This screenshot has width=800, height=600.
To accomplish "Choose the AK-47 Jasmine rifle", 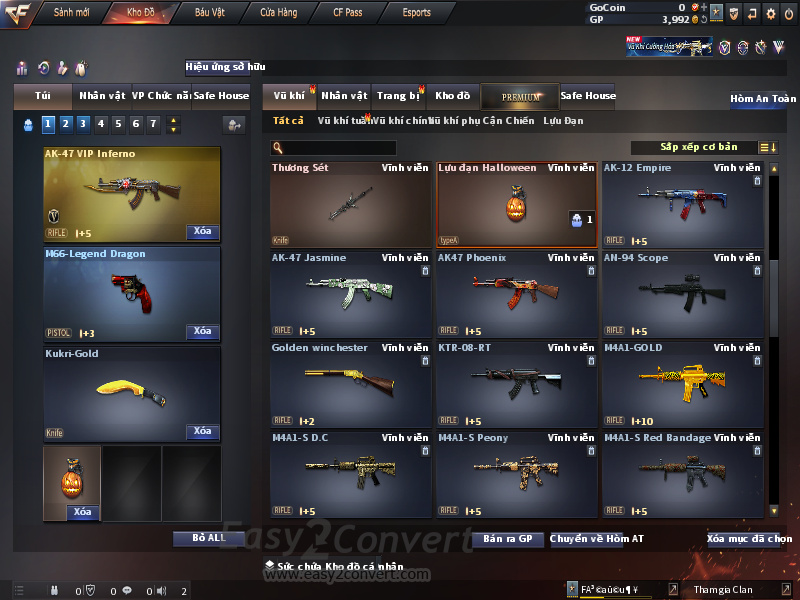I will click(351, 295).
